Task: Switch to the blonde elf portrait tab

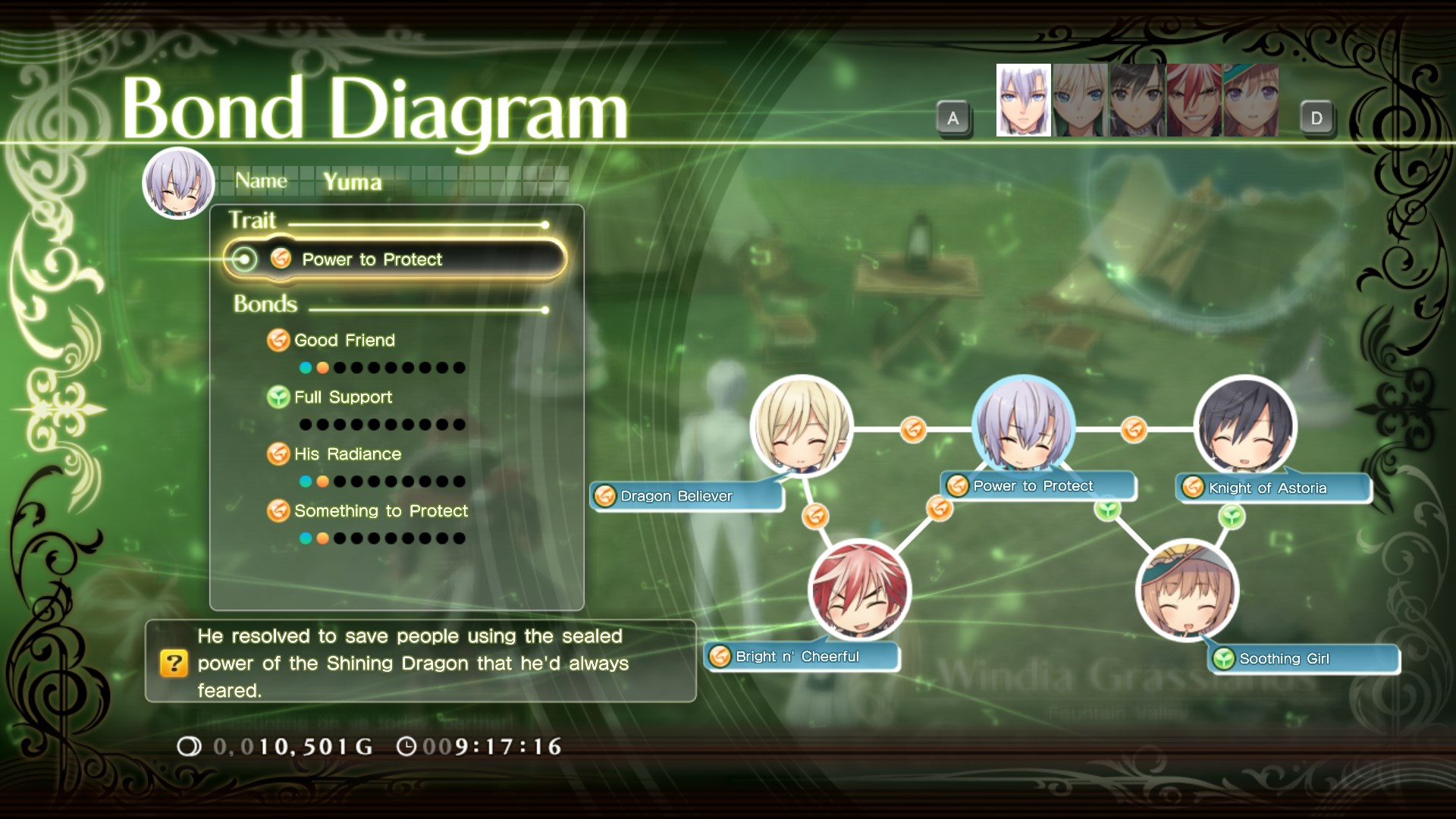Action: pyautogui.click(x=1080, y=100)
